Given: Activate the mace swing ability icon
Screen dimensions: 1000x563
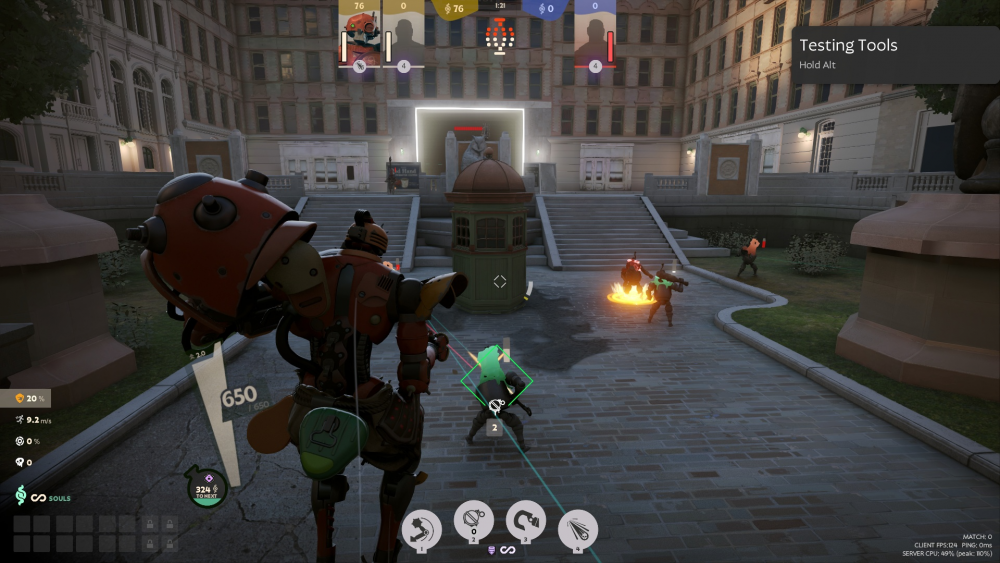Looking at the screenshot, I should 422,527.
